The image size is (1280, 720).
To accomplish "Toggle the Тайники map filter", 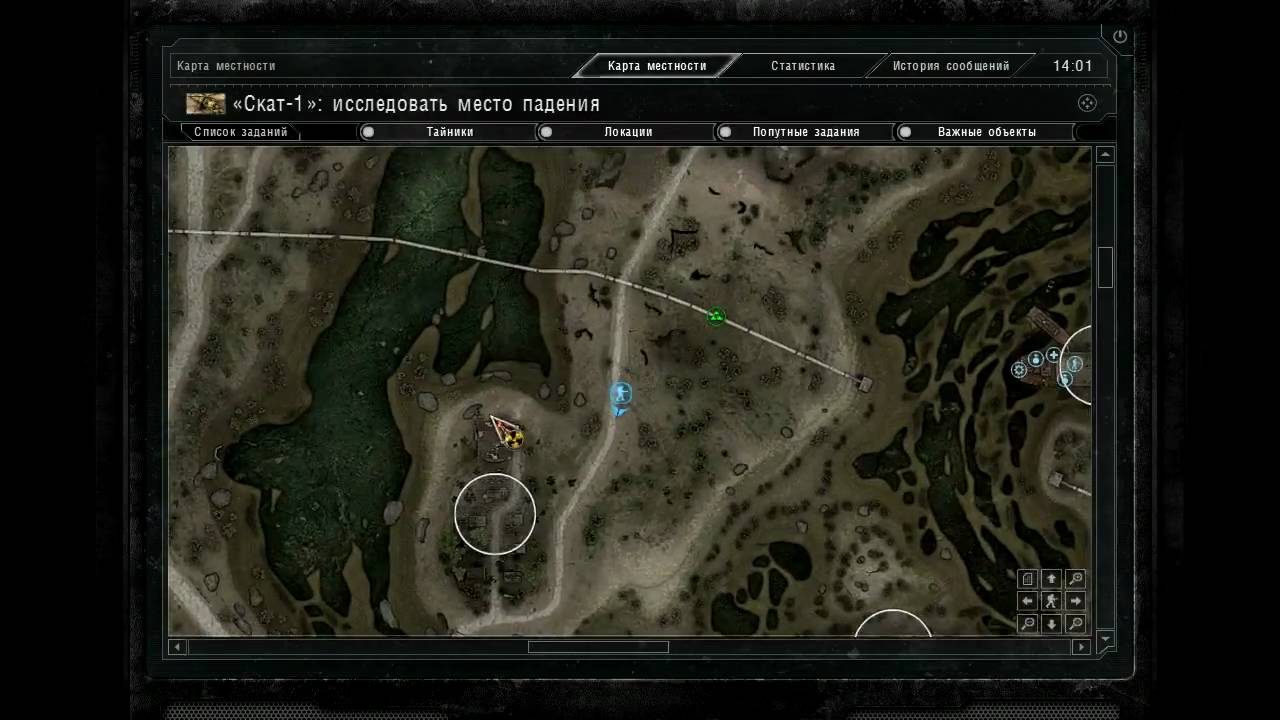I will (x=368, y=132).
